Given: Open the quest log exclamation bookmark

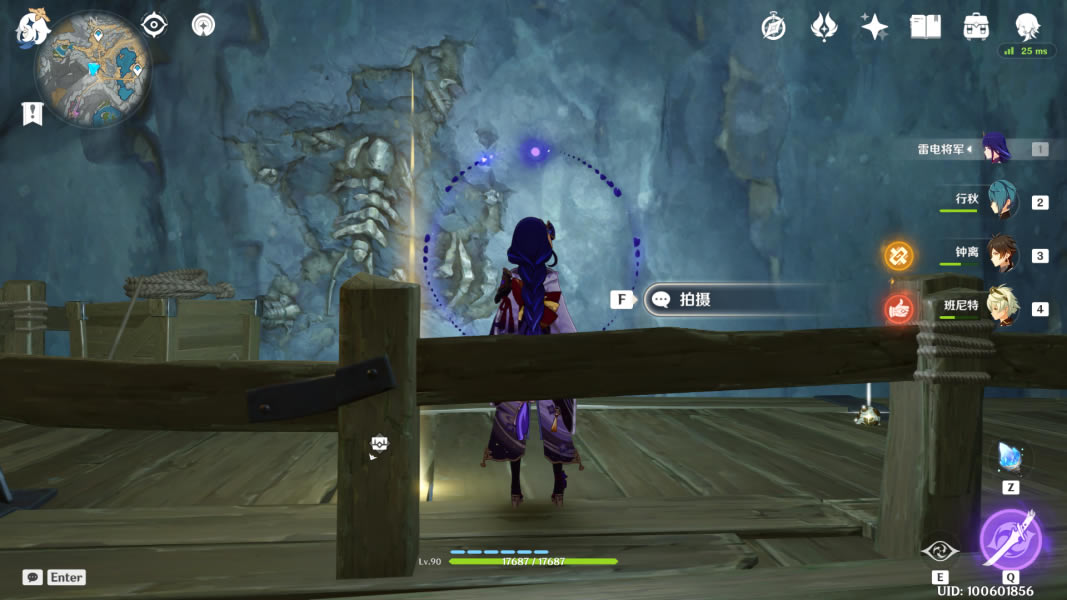Looking at the screenshot, I should 32,114.
